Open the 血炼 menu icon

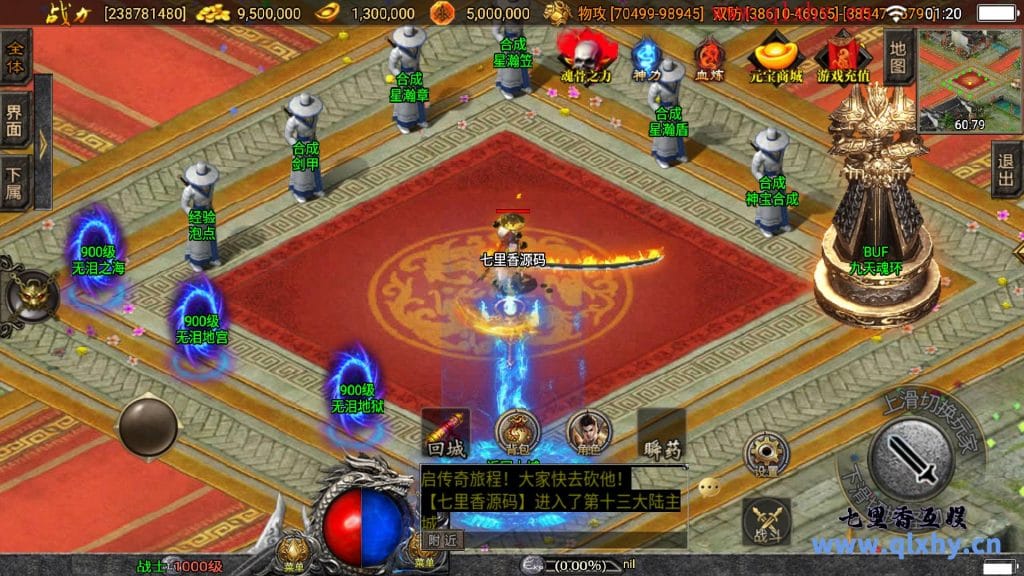click(709, 58)
